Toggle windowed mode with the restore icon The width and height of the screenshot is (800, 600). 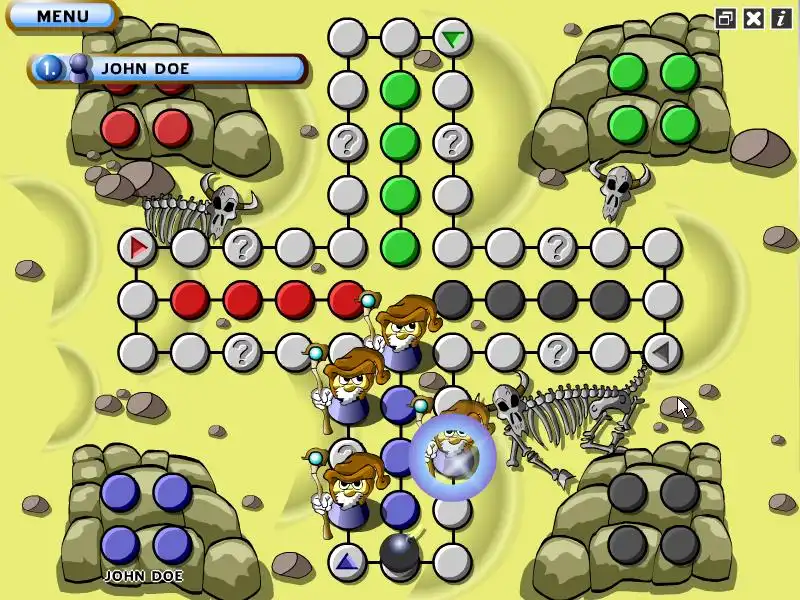pyautogui.click(x=726, y=18)
